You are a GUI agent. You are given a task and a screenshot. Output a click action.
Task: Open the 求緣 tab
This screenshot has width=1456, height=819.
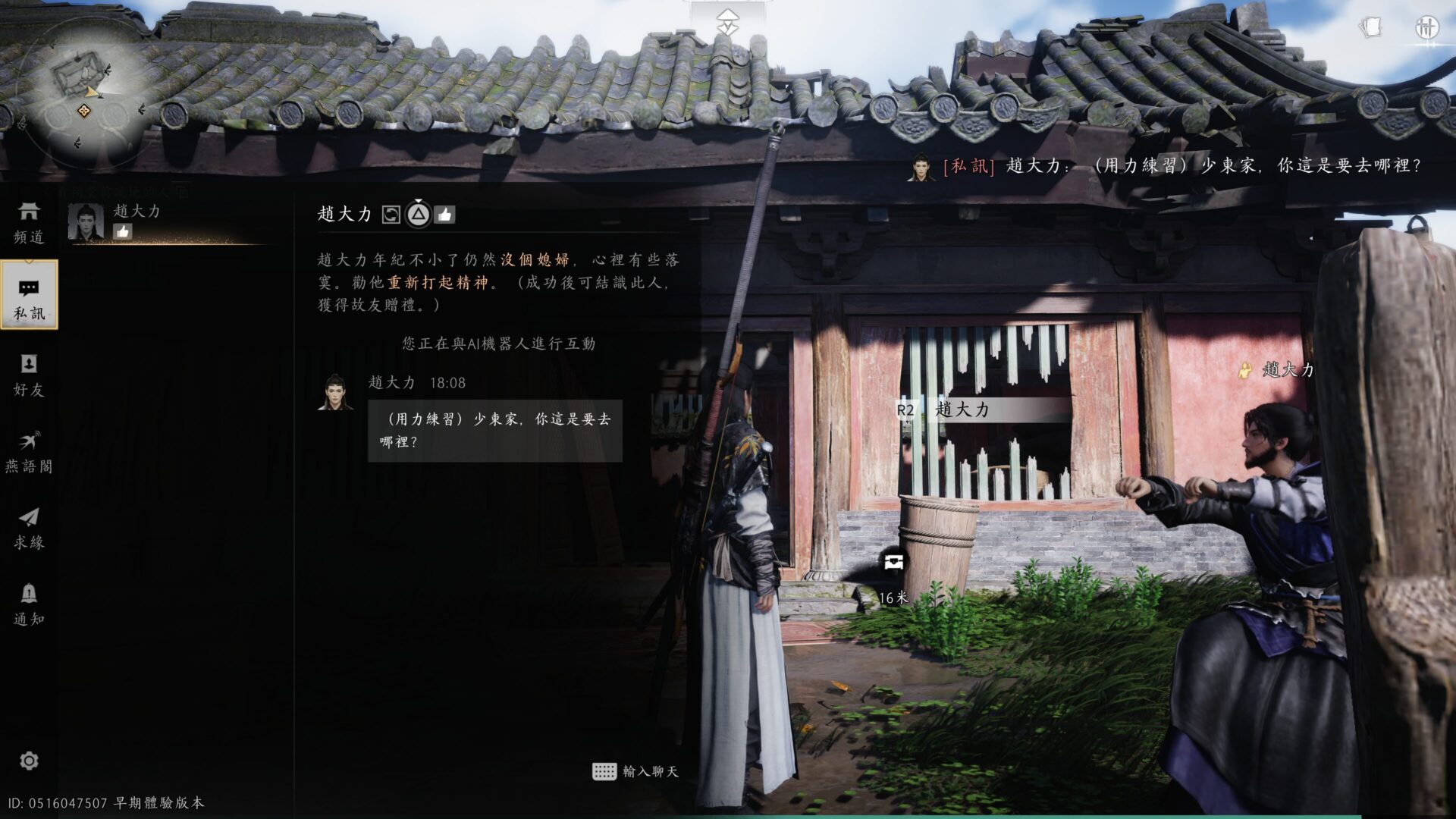[29, 528]
